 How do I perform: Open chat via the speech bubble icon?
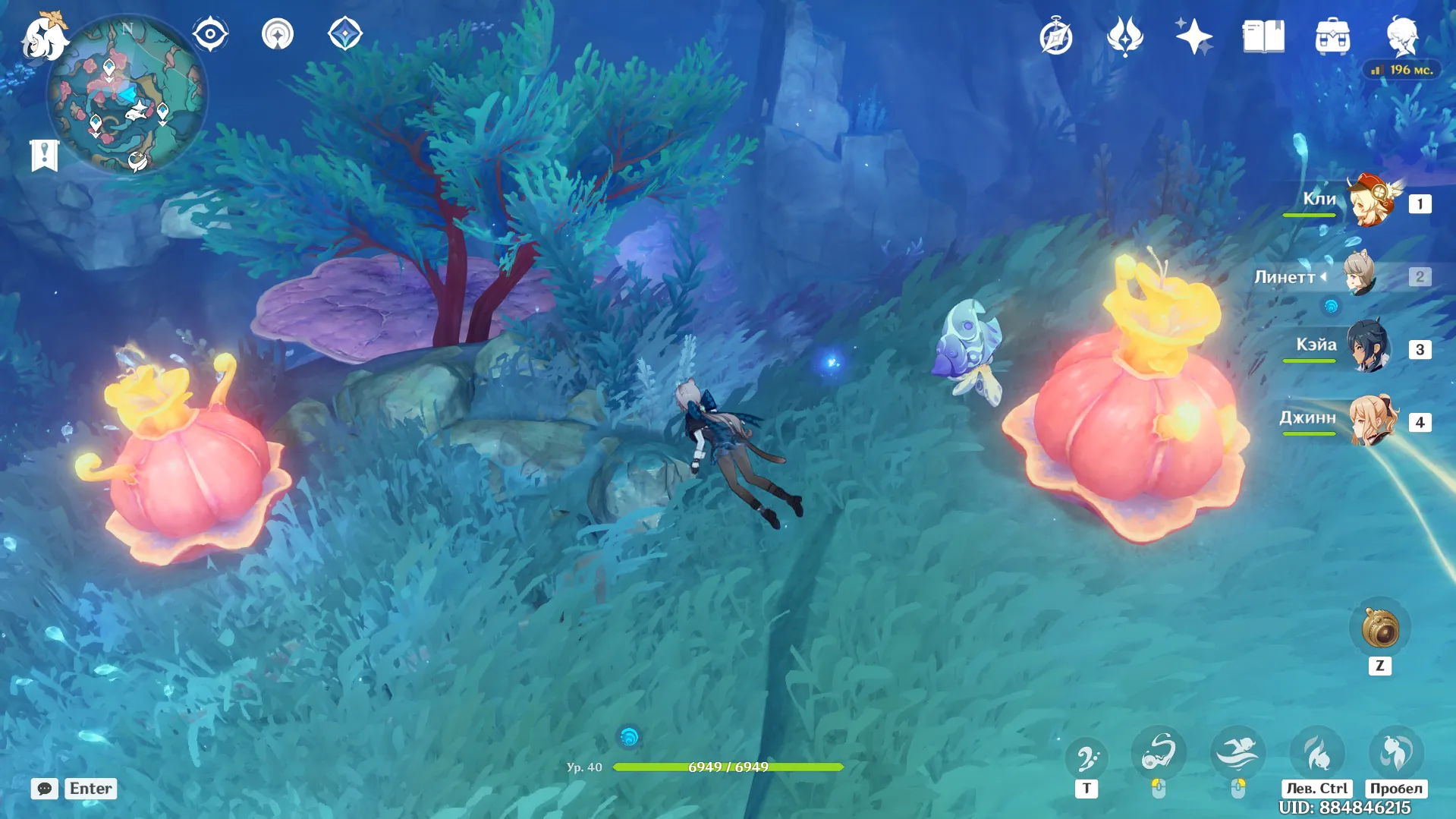(45, 789)
